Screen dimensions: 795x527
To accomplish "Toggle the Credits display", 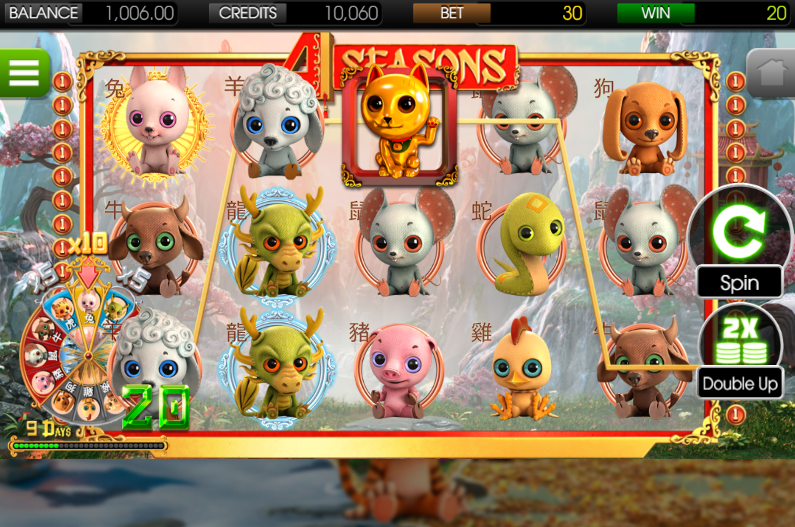I will [297, 13].
